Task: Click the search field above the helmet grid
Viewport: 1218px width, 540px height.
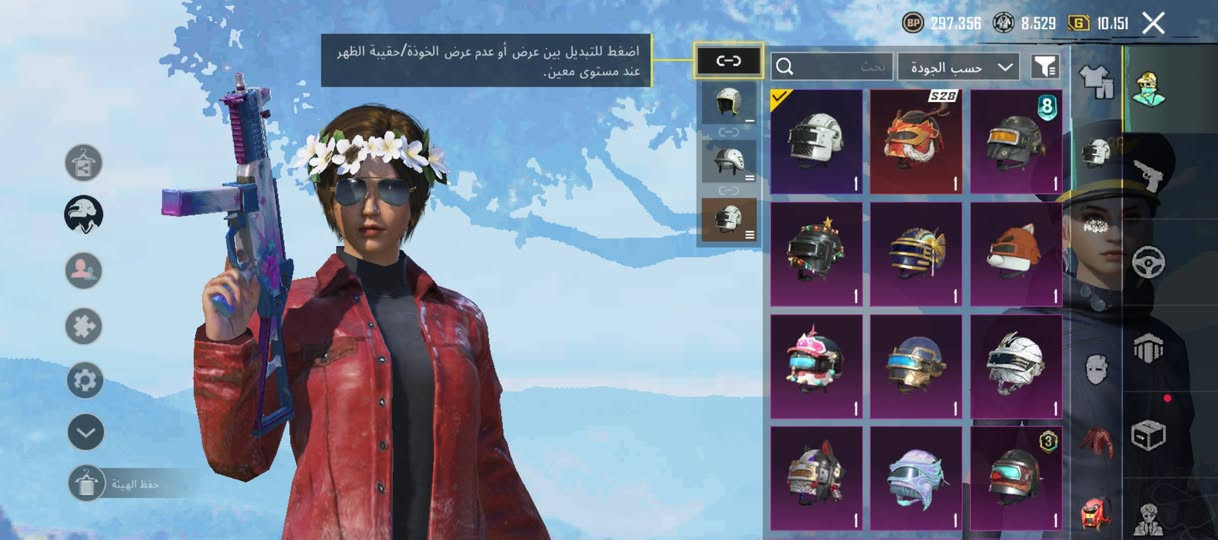Action: 831,66
